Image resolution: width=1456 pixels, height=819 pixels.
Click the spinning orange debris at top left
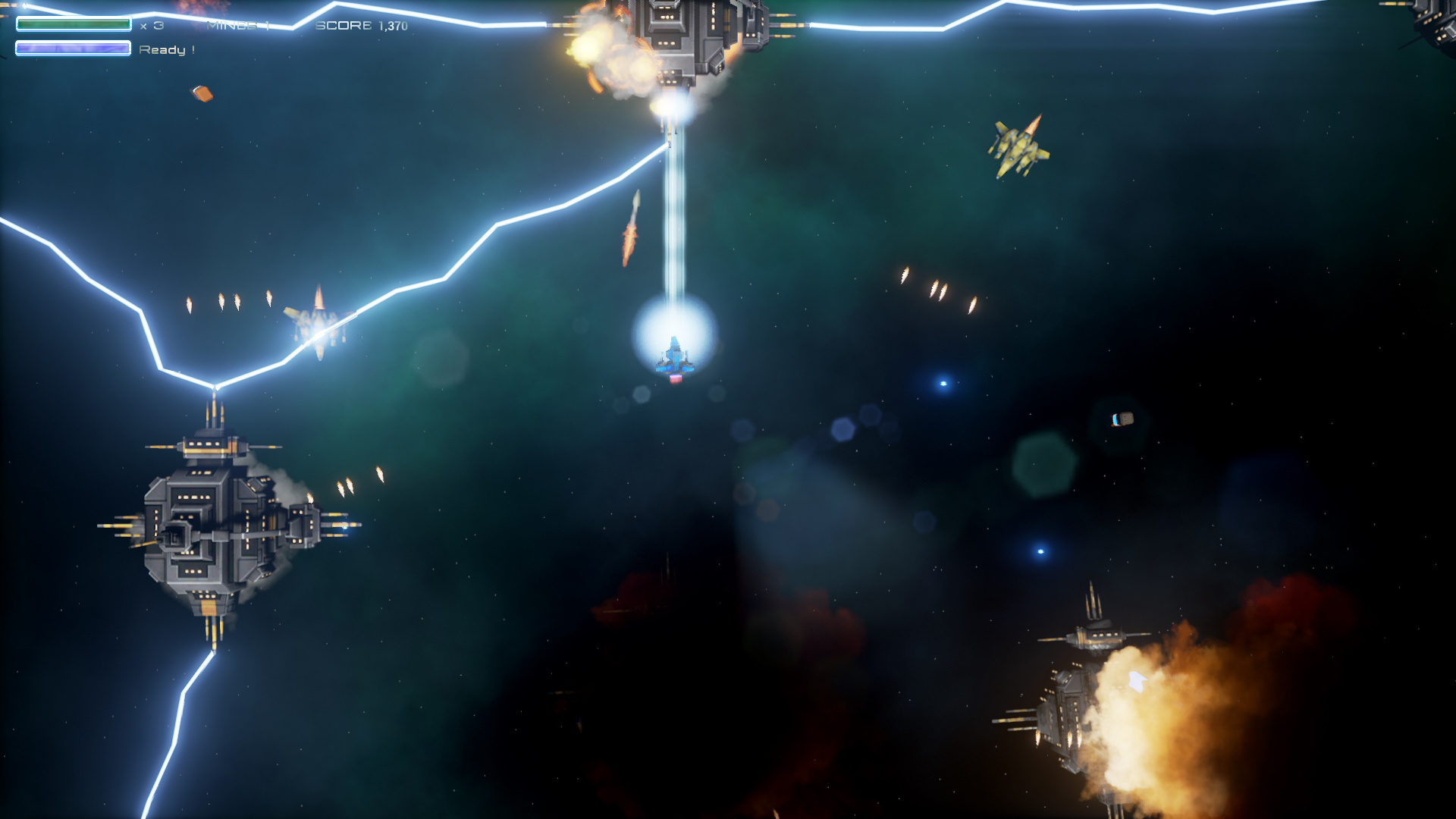201,93
